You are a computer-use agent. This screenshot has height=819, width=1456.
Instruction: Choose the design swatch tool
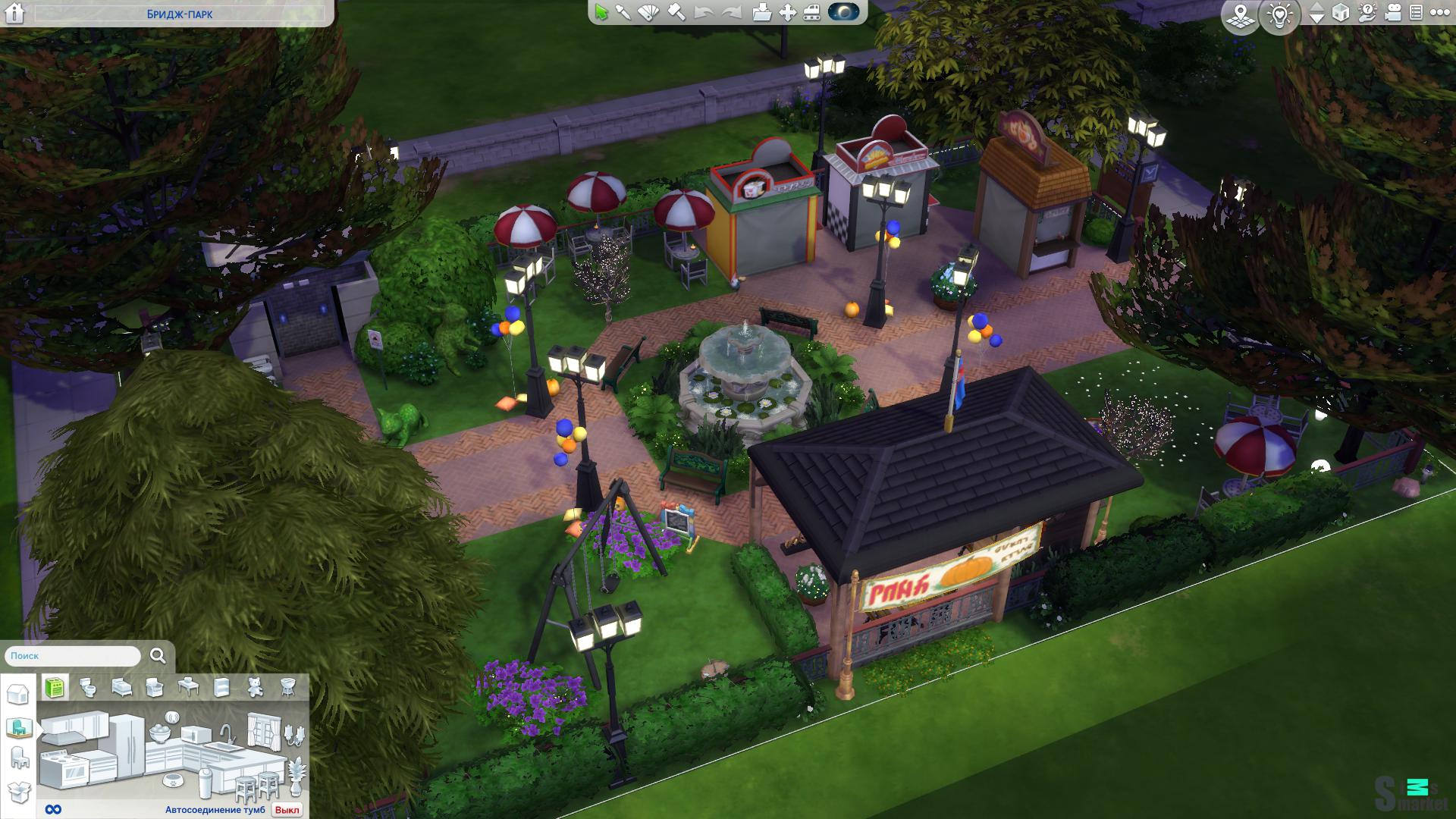649,13
